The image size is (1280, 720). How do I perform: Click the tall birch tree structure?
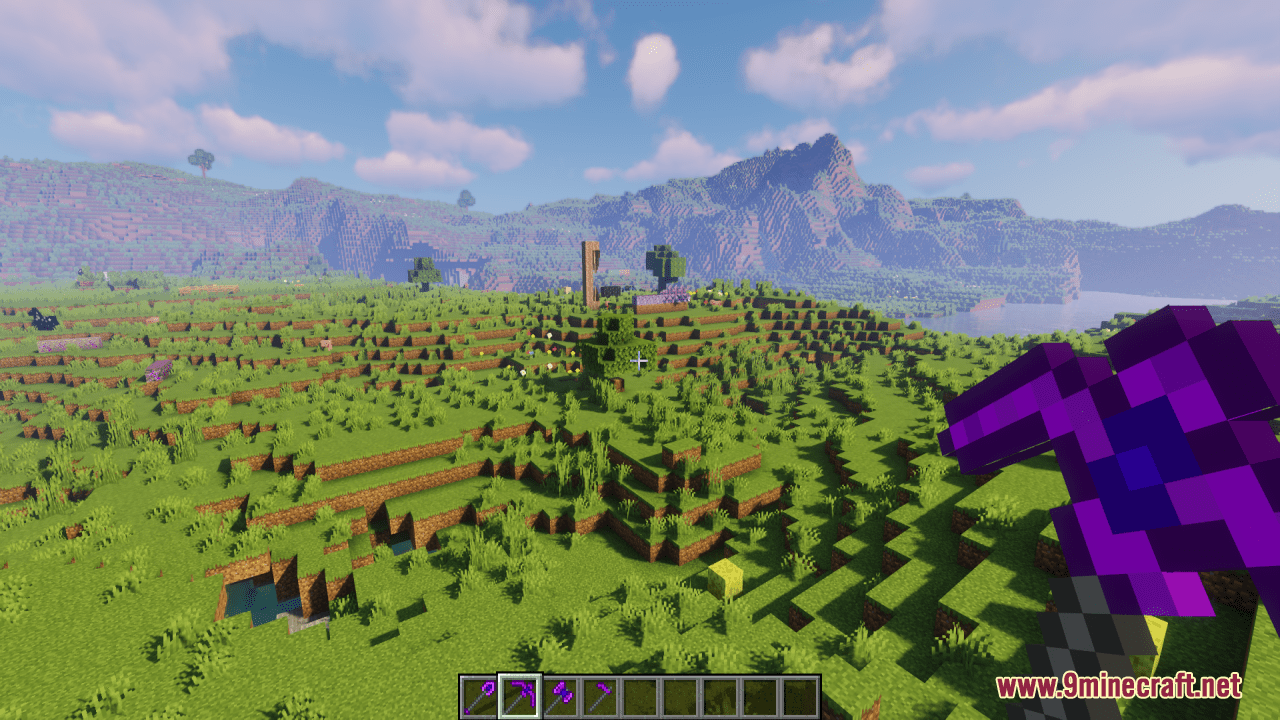click(590, 270)
